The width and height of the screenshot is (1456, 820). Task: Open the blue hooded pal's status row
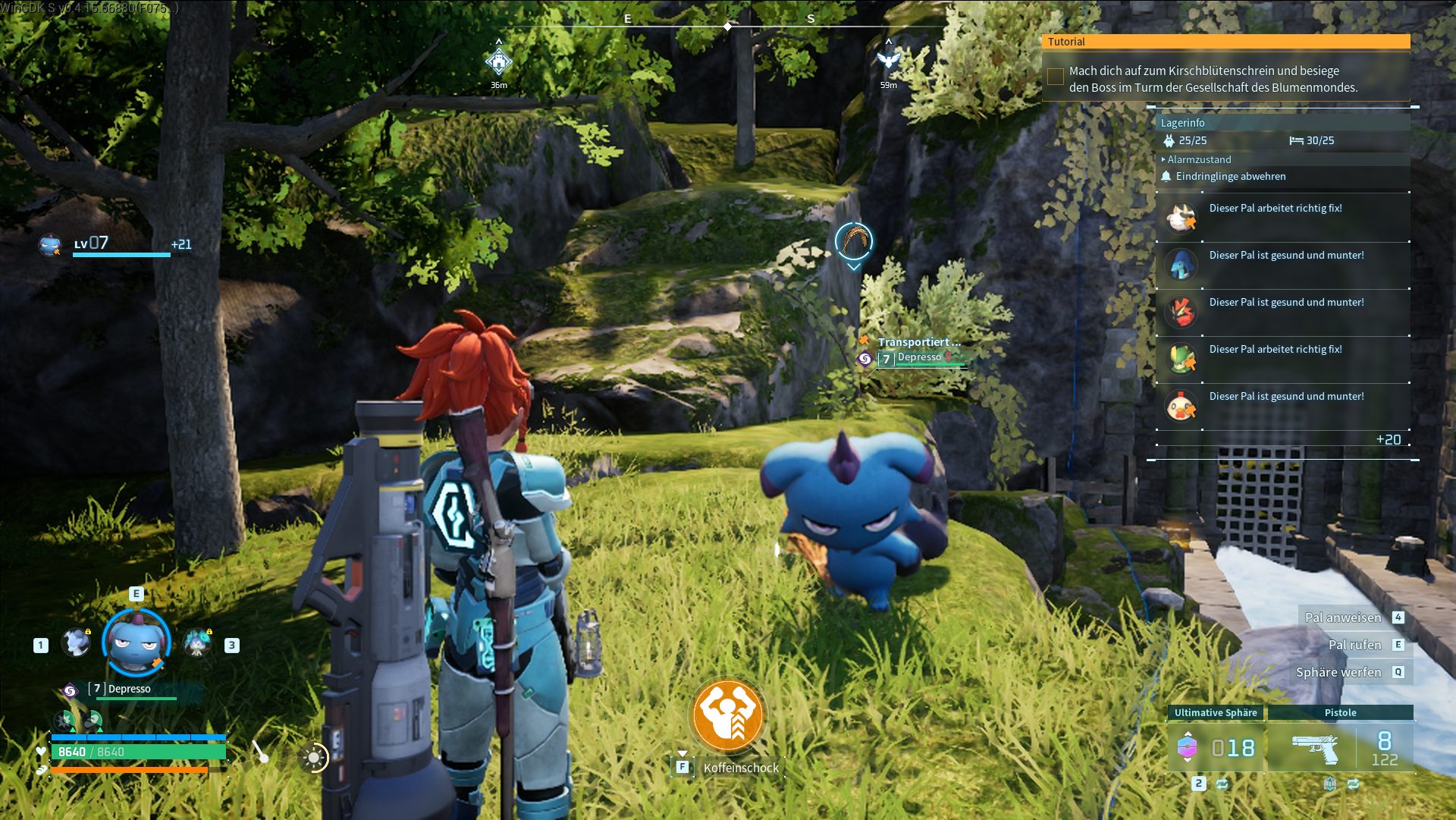[1283, 265]
